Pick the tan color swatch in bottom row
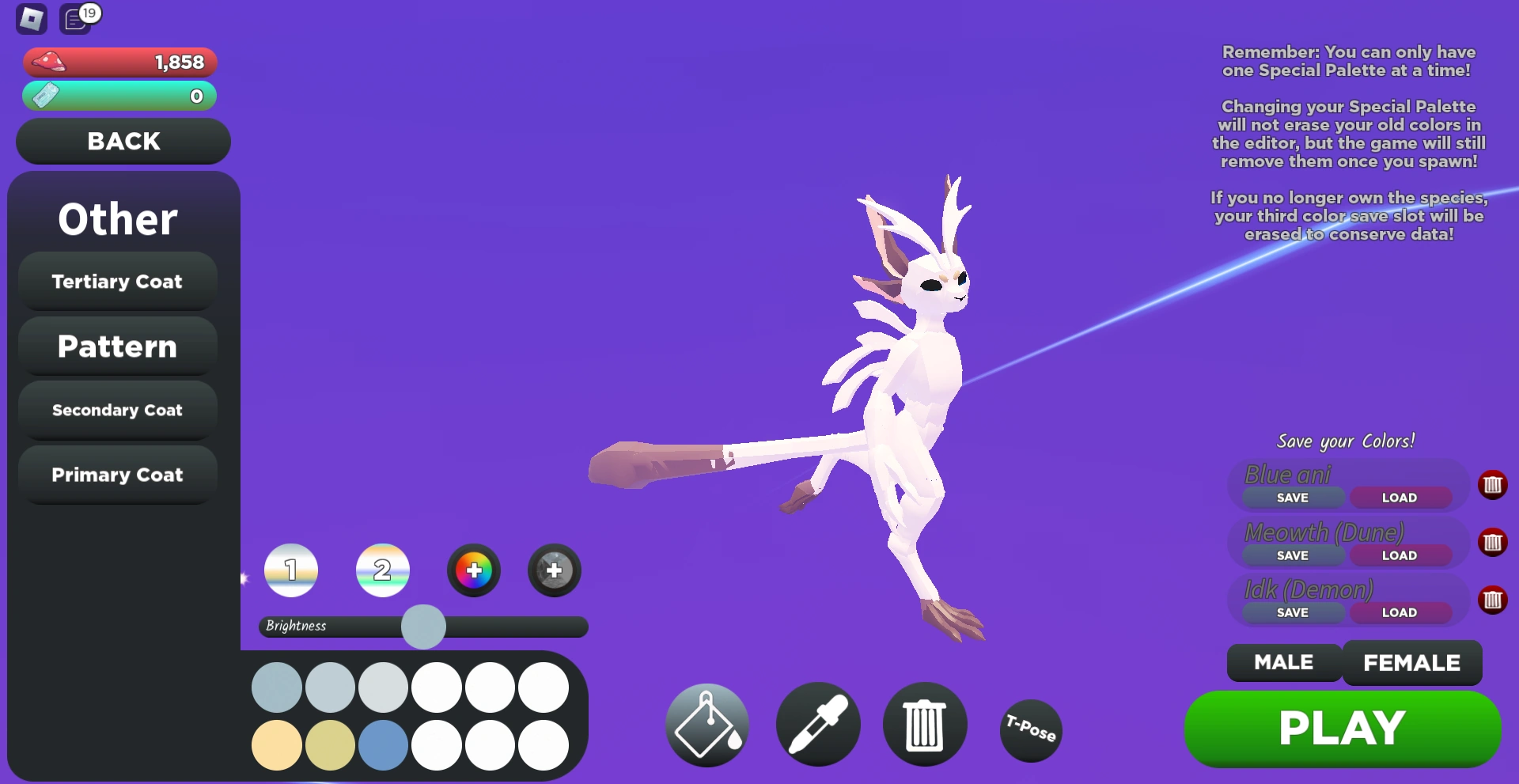This screenshot has height=784, width=1519. (276, 744)
